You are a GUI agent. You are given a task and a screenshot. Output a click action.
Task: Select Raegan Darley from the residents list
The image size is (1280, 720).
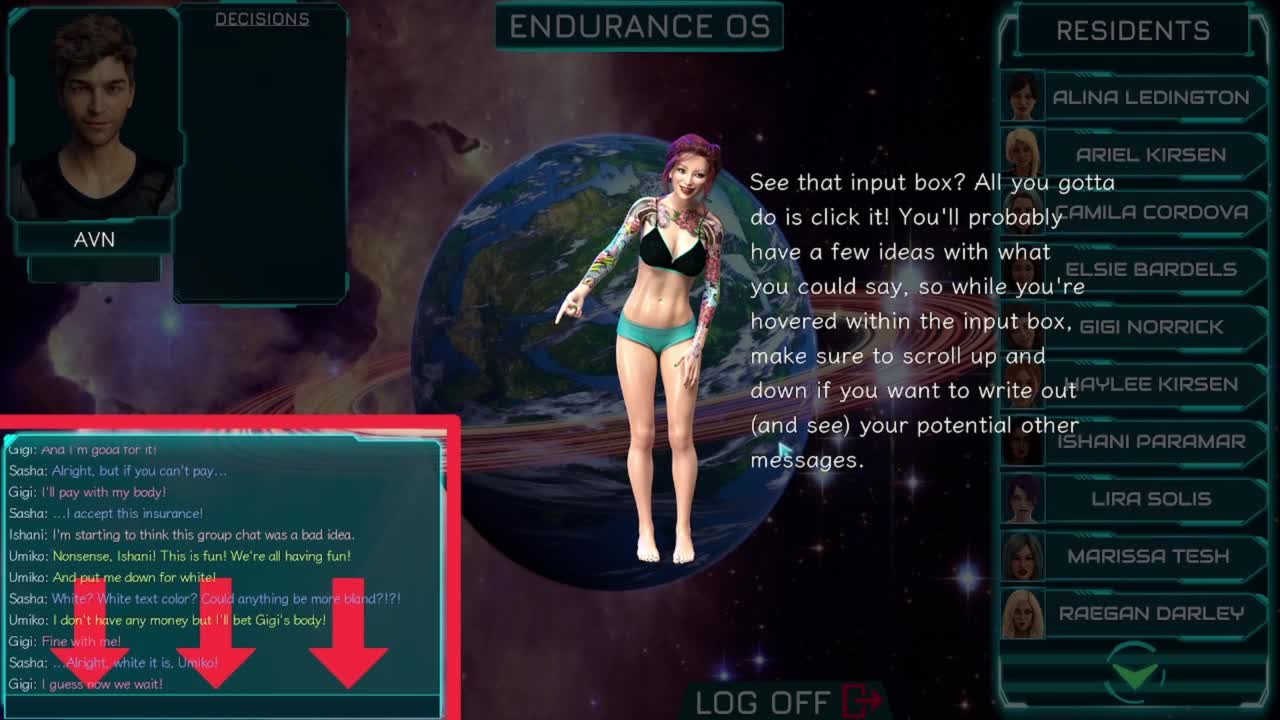click(x=1150, y=613)
